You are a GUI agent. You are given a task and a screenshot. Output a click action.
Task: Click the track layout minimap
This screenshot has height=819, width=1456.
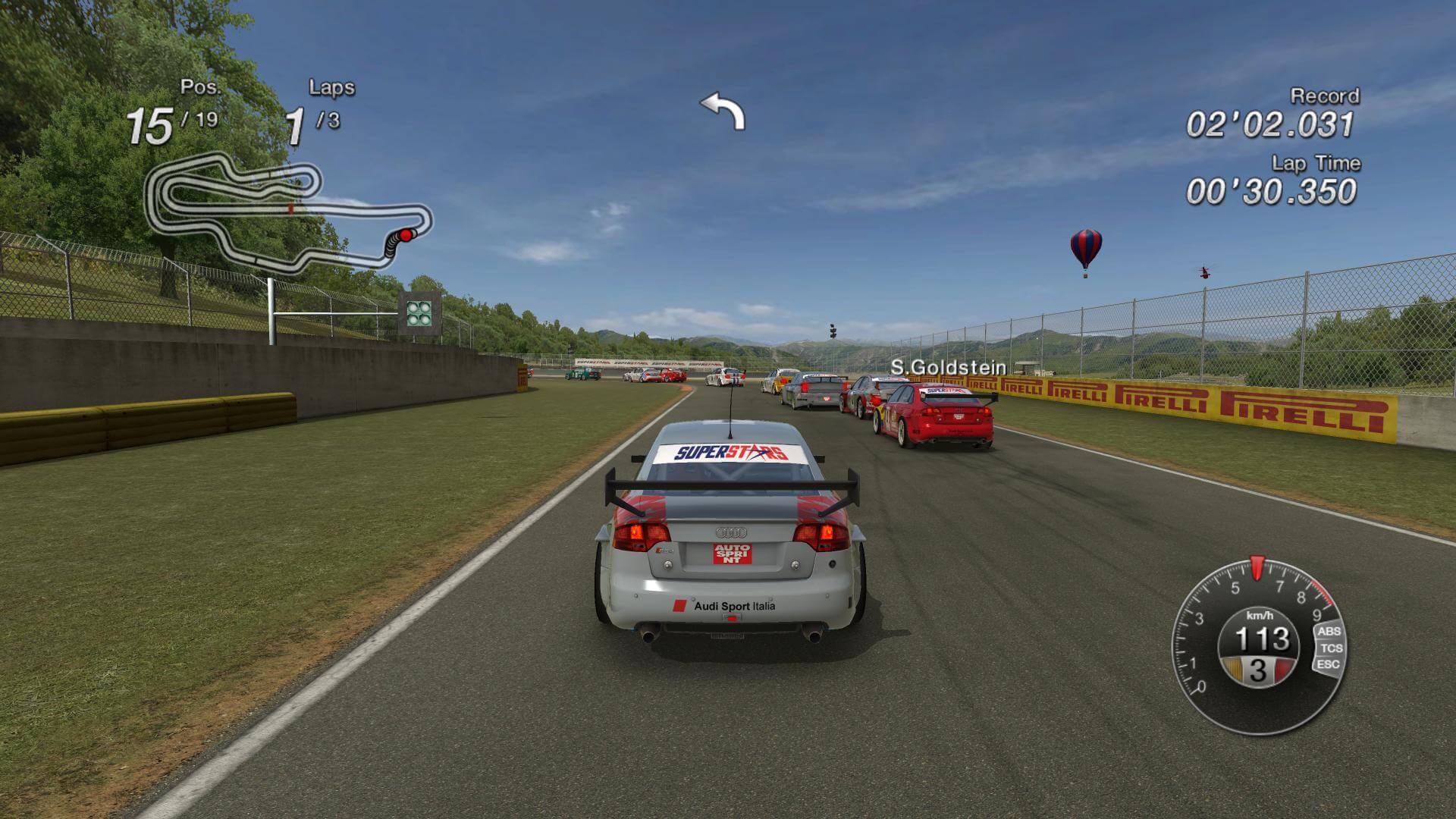pyautogui.click(x=288, y=211)
